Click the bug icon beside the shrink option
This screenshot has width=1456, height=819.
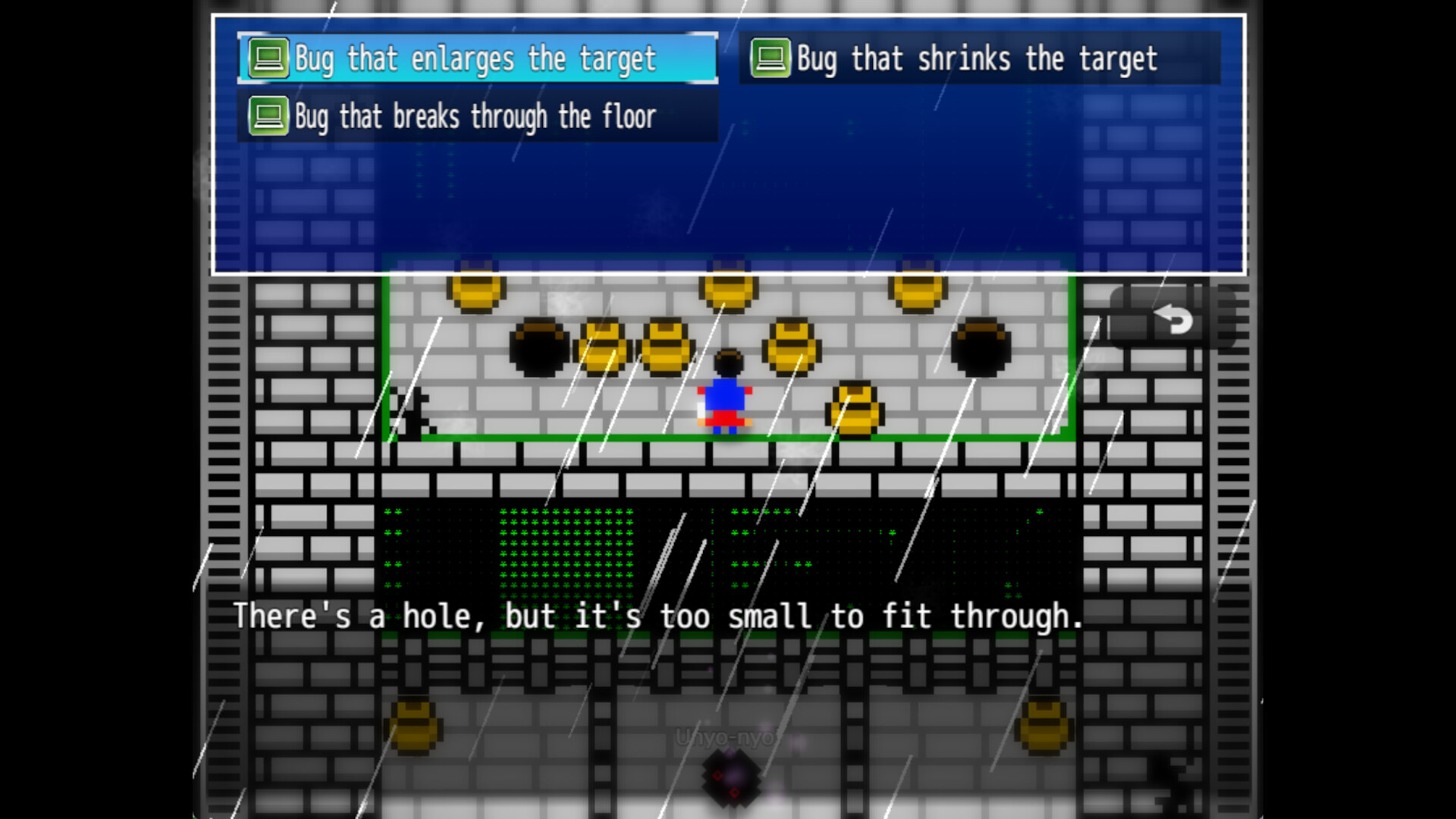click(770, 58)
